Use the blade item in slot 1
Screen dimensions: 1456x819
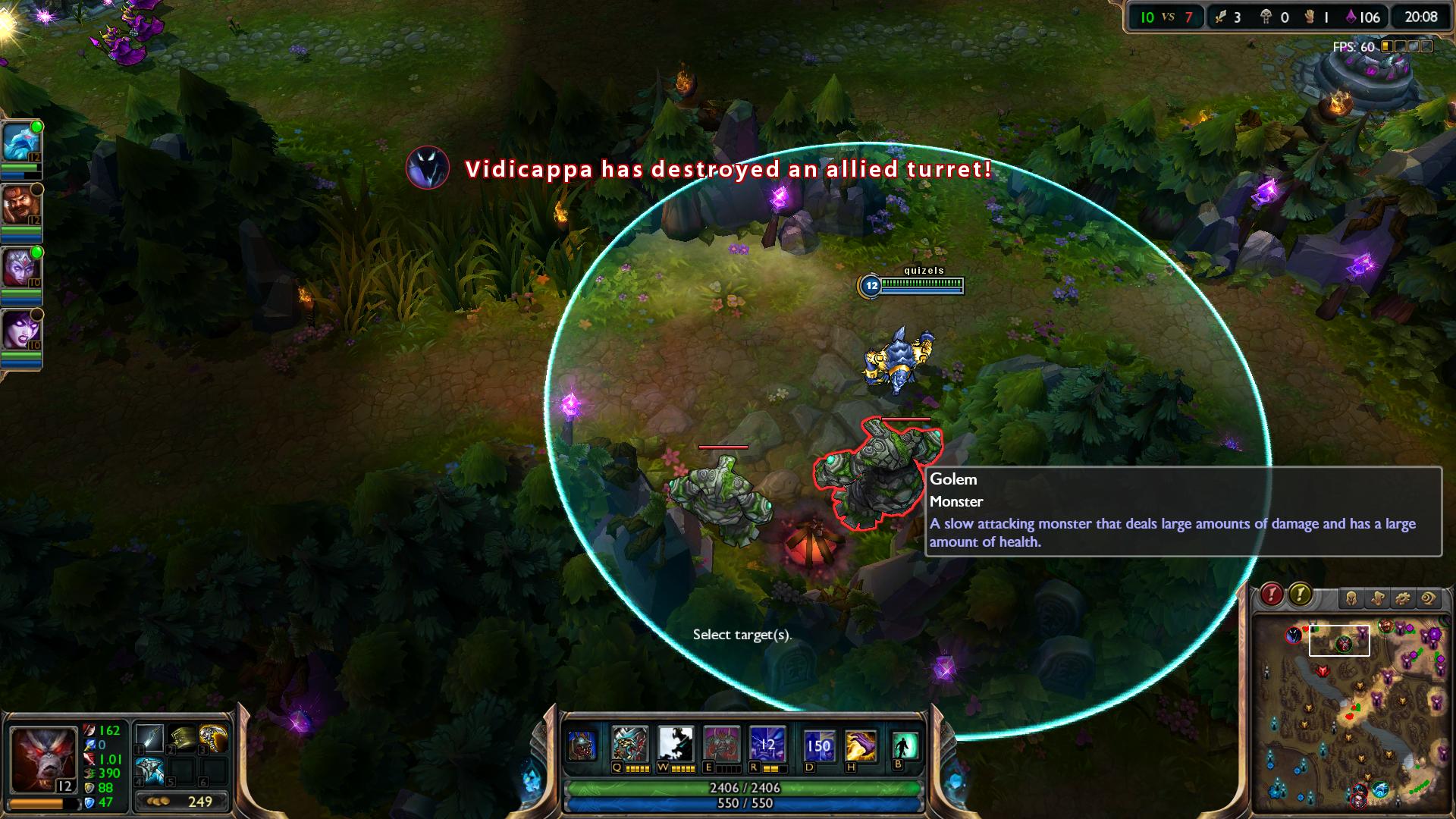click(x=149, y=738)
